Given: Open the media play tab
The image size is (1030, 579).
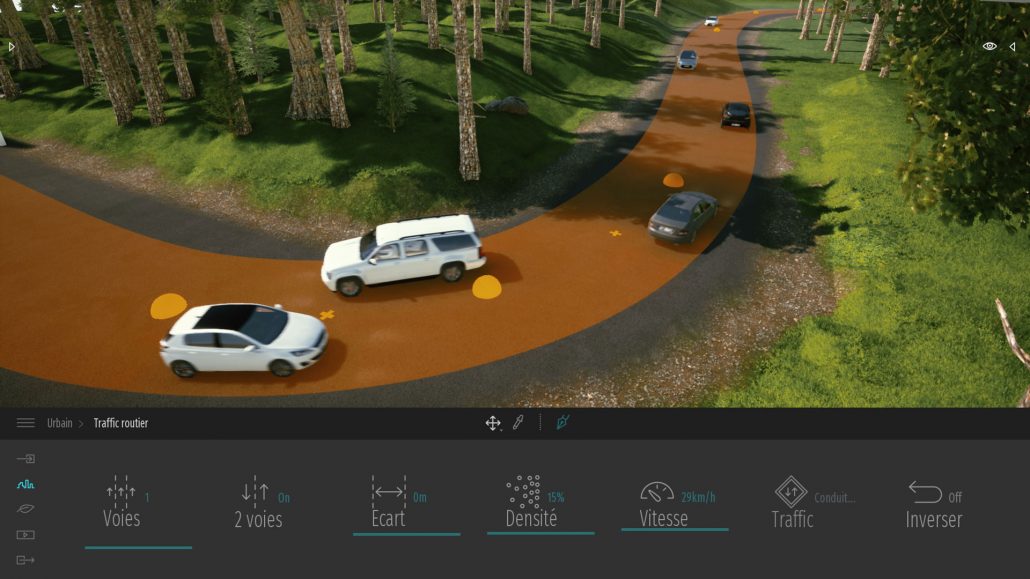Looking at the screenshot, I should (26, 535).
